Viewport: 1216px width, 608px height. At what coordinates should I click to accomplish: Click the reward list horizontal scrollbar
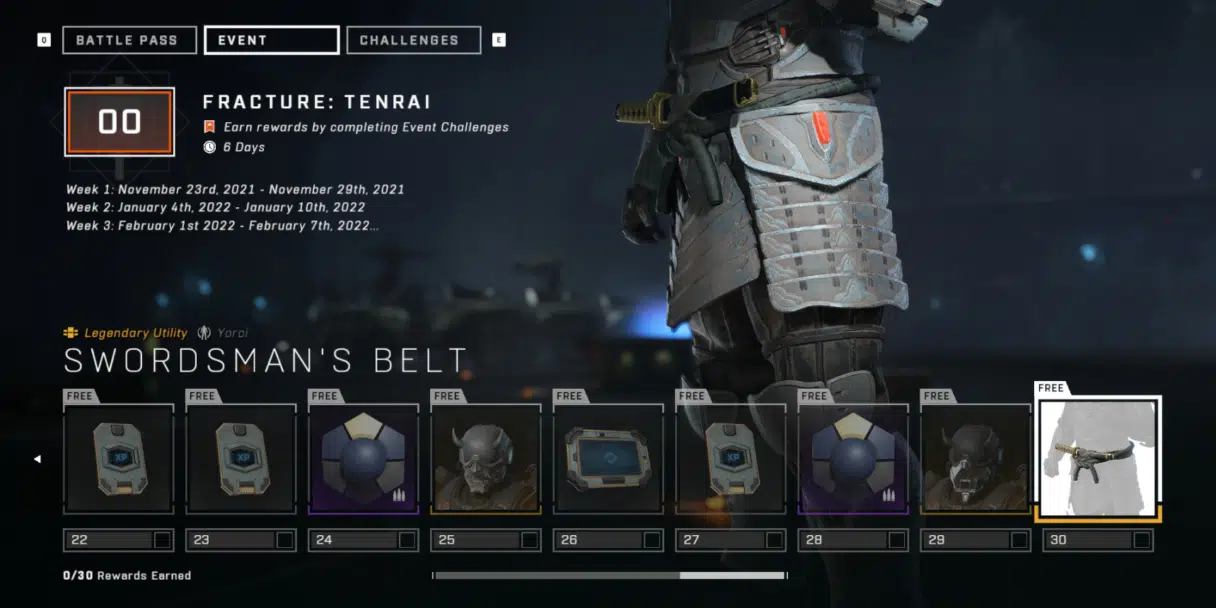coord(610,576)
